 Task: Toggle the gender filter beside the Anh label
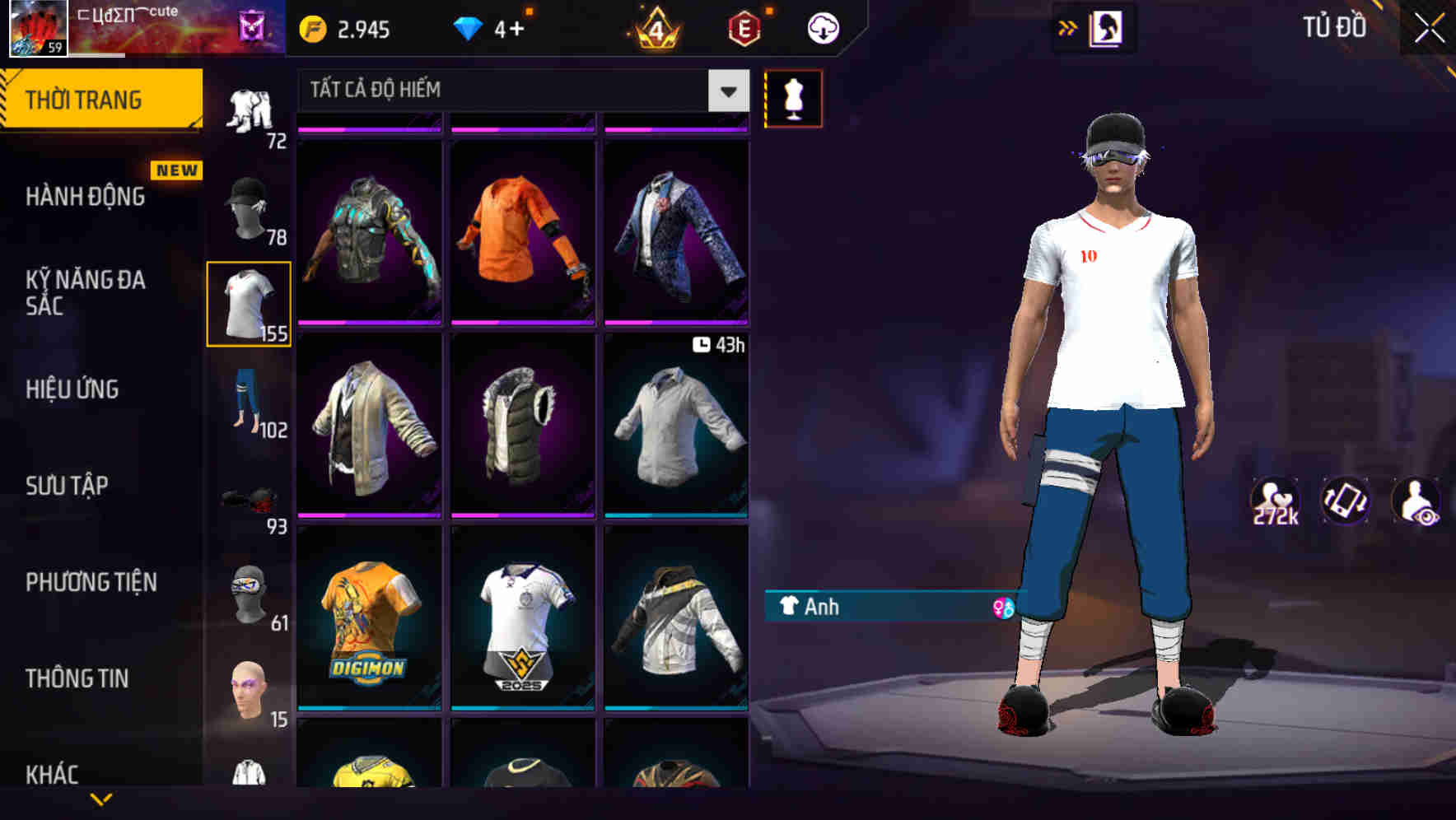tap(1001, 607)
